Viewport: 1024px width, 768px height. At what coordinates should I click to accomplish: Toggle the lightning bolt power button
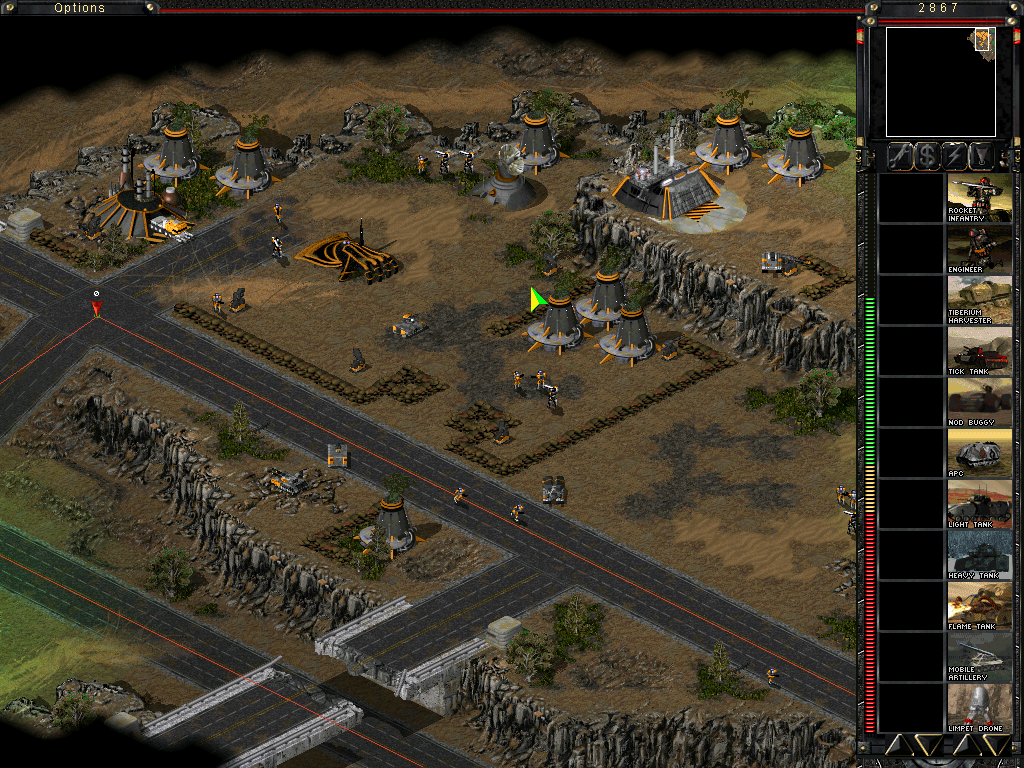point(955,156)
